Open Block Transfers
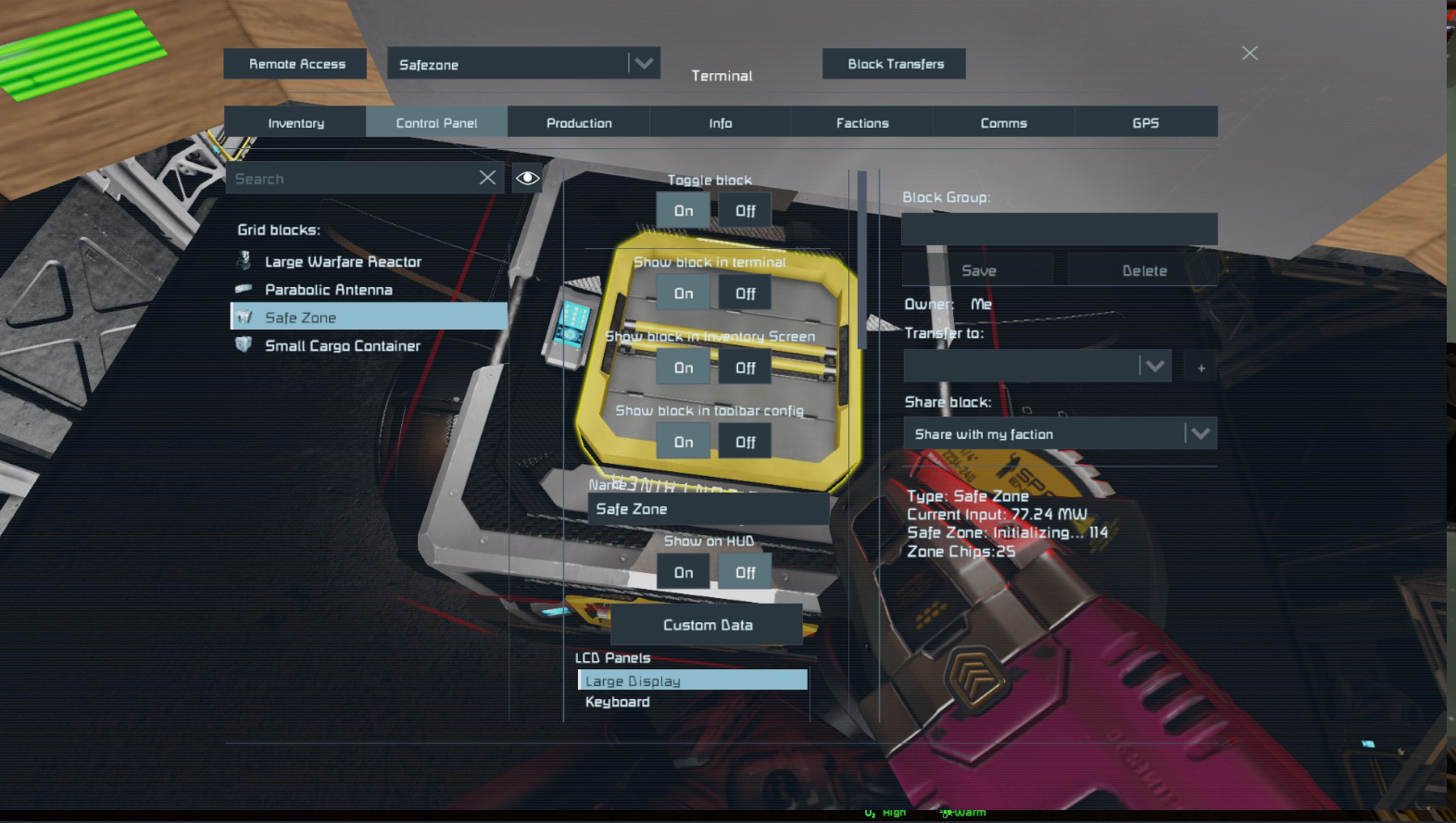The width and height of the screenshot is (1456, 823). [x=895, y=64]
